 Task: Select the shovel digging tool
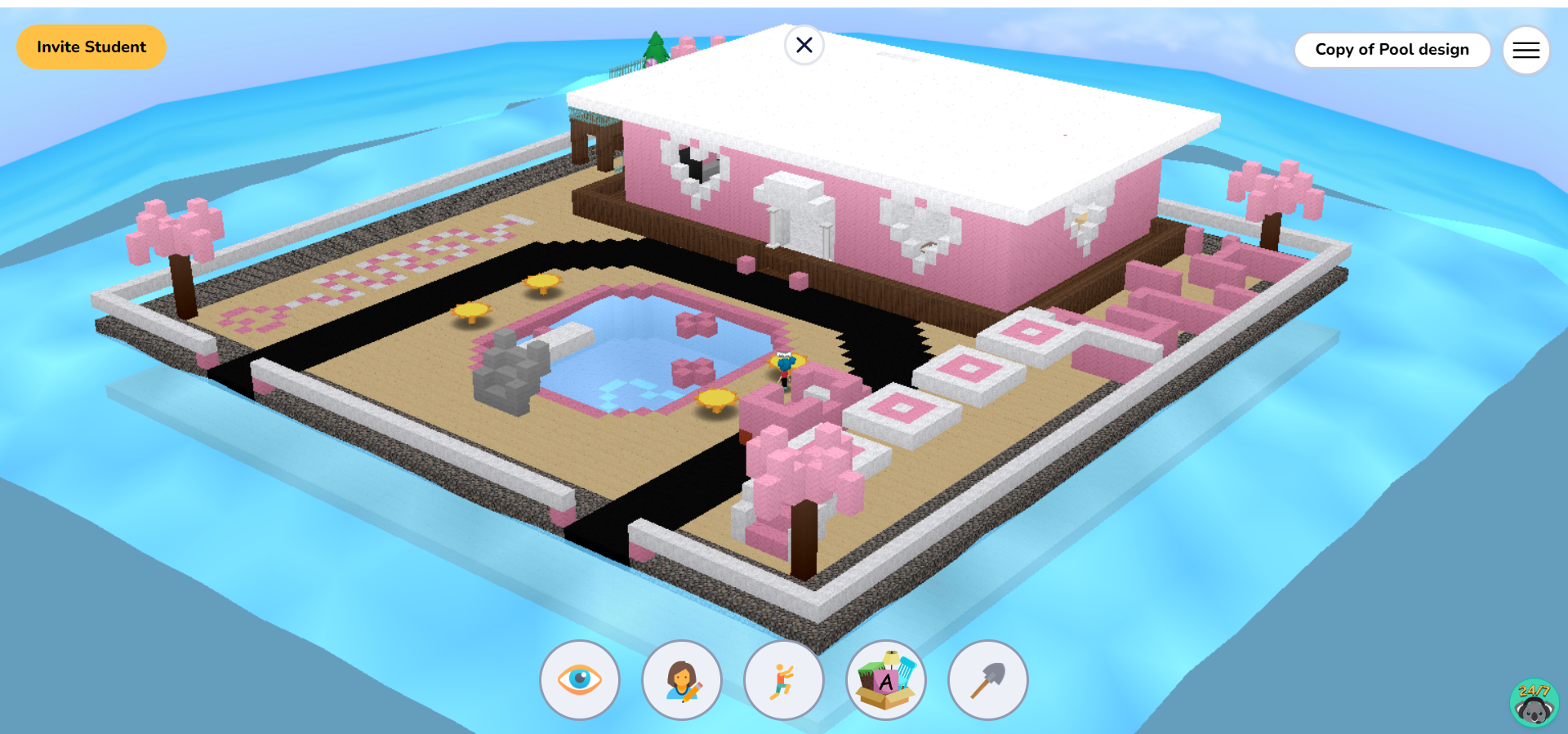tap(987, 680)
